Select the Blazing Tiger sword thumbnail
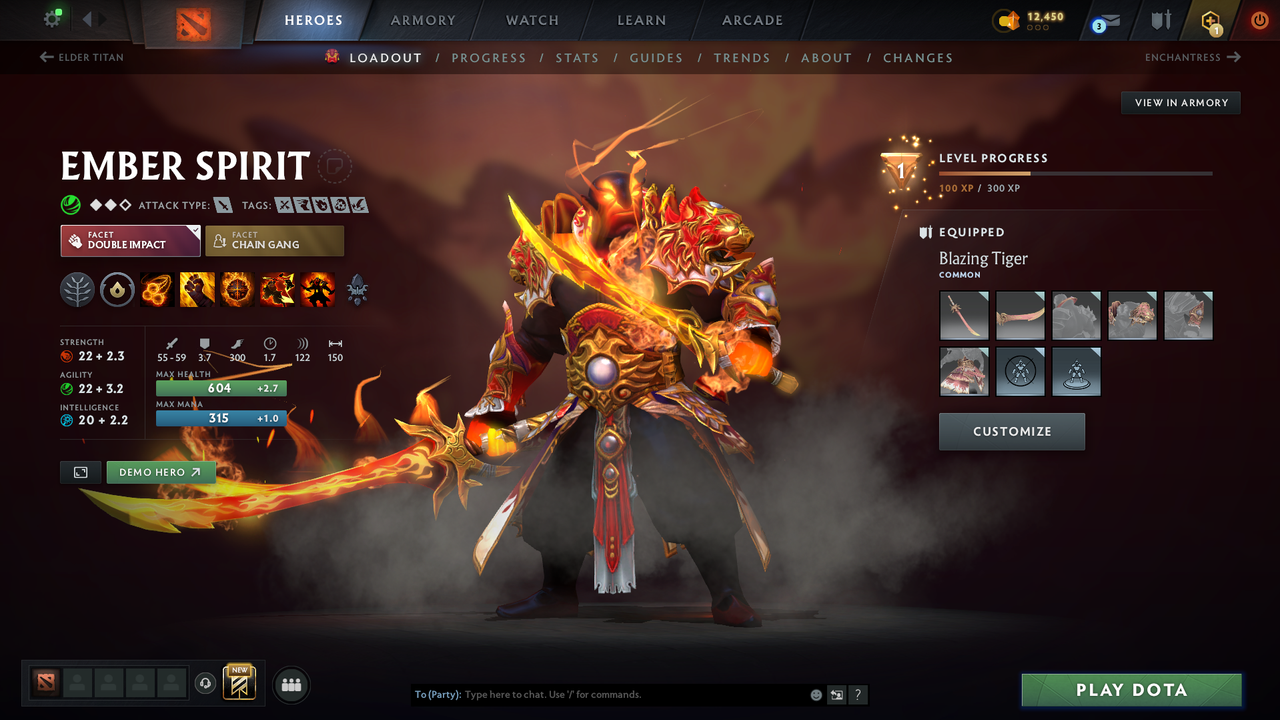The image size is (1280, 720). (x=964, y=315)
